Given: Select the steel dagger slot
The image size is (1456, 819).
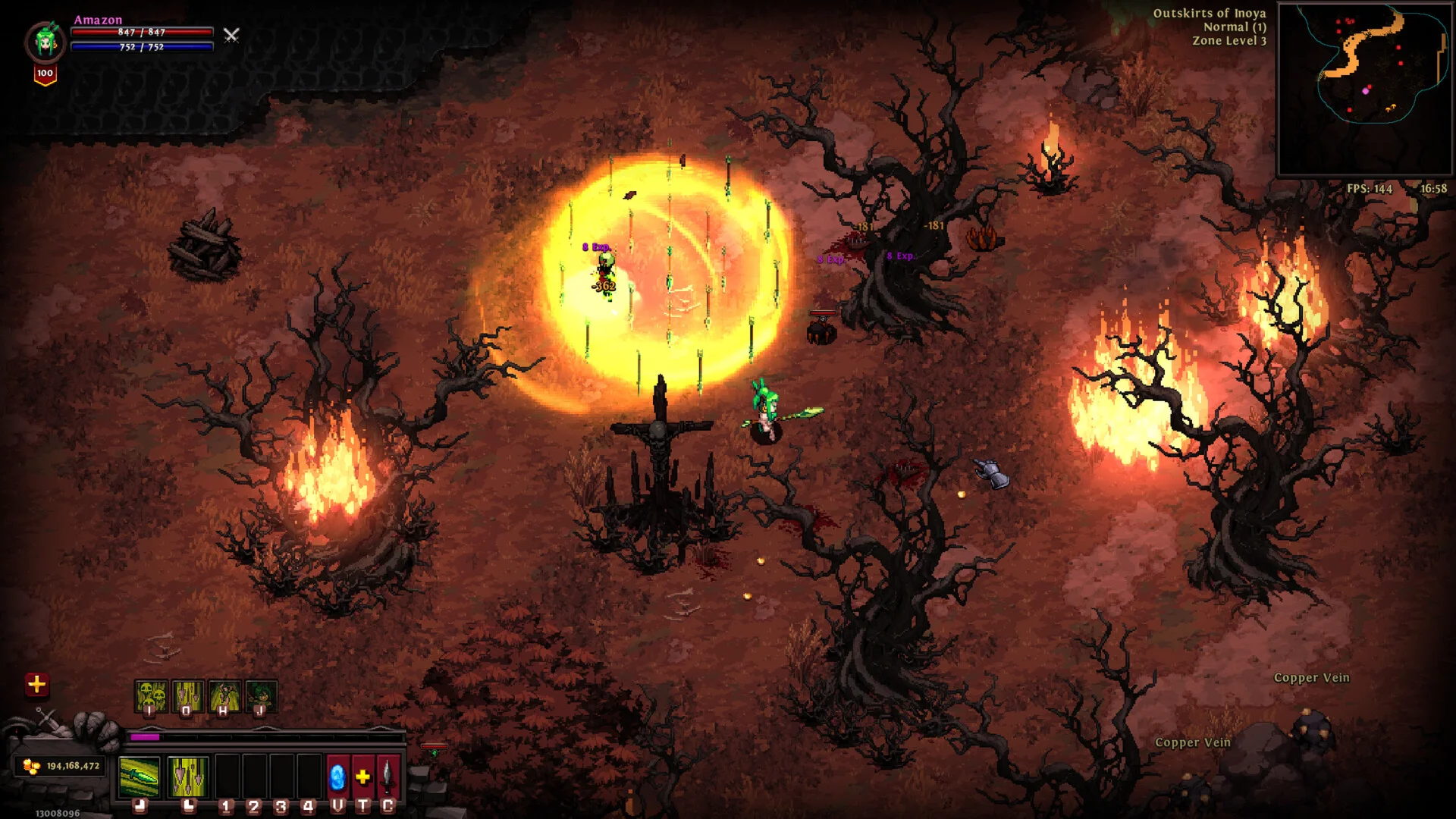Looking at the screenshot, I should point(388,777).
